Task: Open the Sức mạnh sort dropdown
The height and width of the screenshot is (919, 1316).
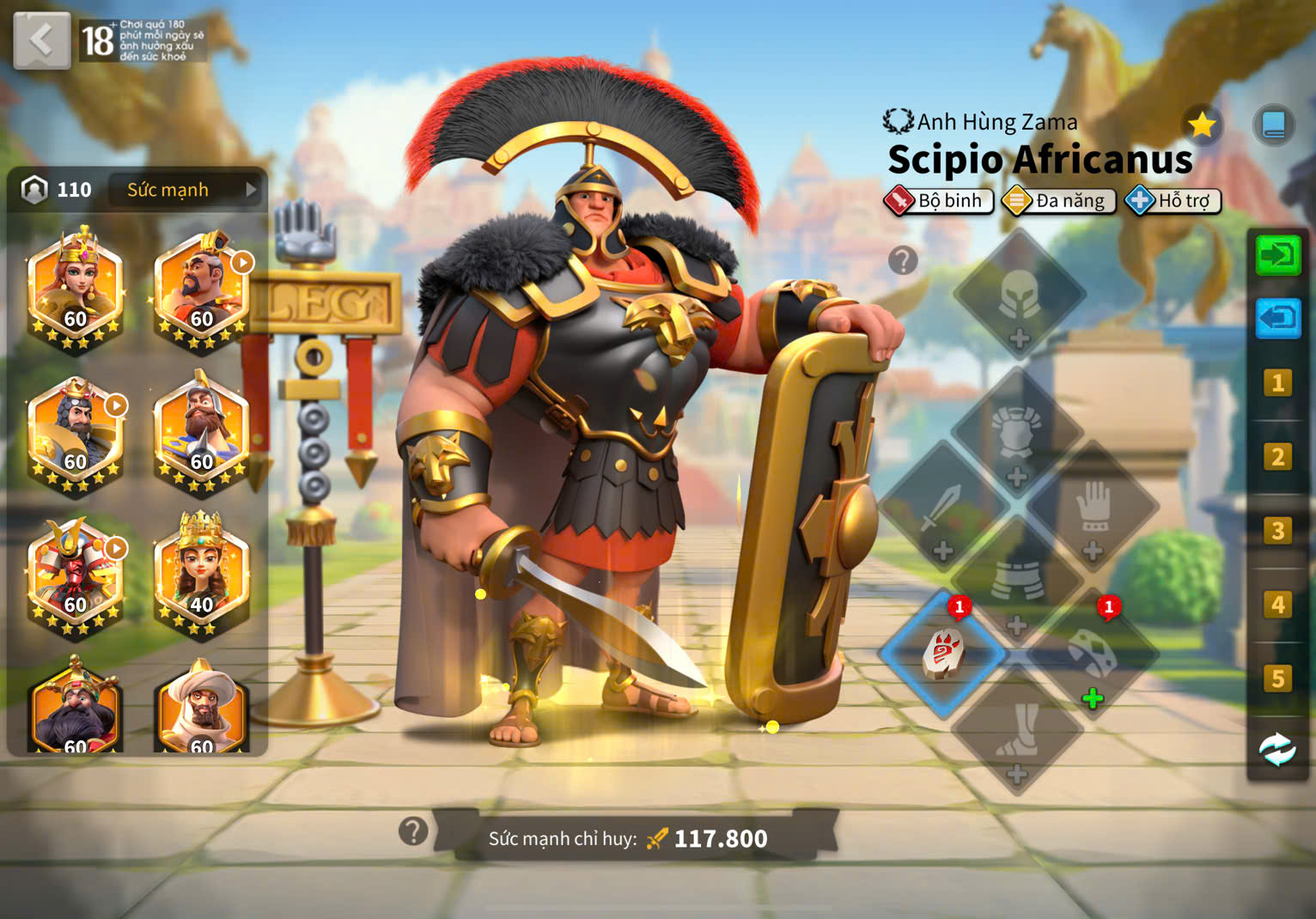Action: [184, 190]
